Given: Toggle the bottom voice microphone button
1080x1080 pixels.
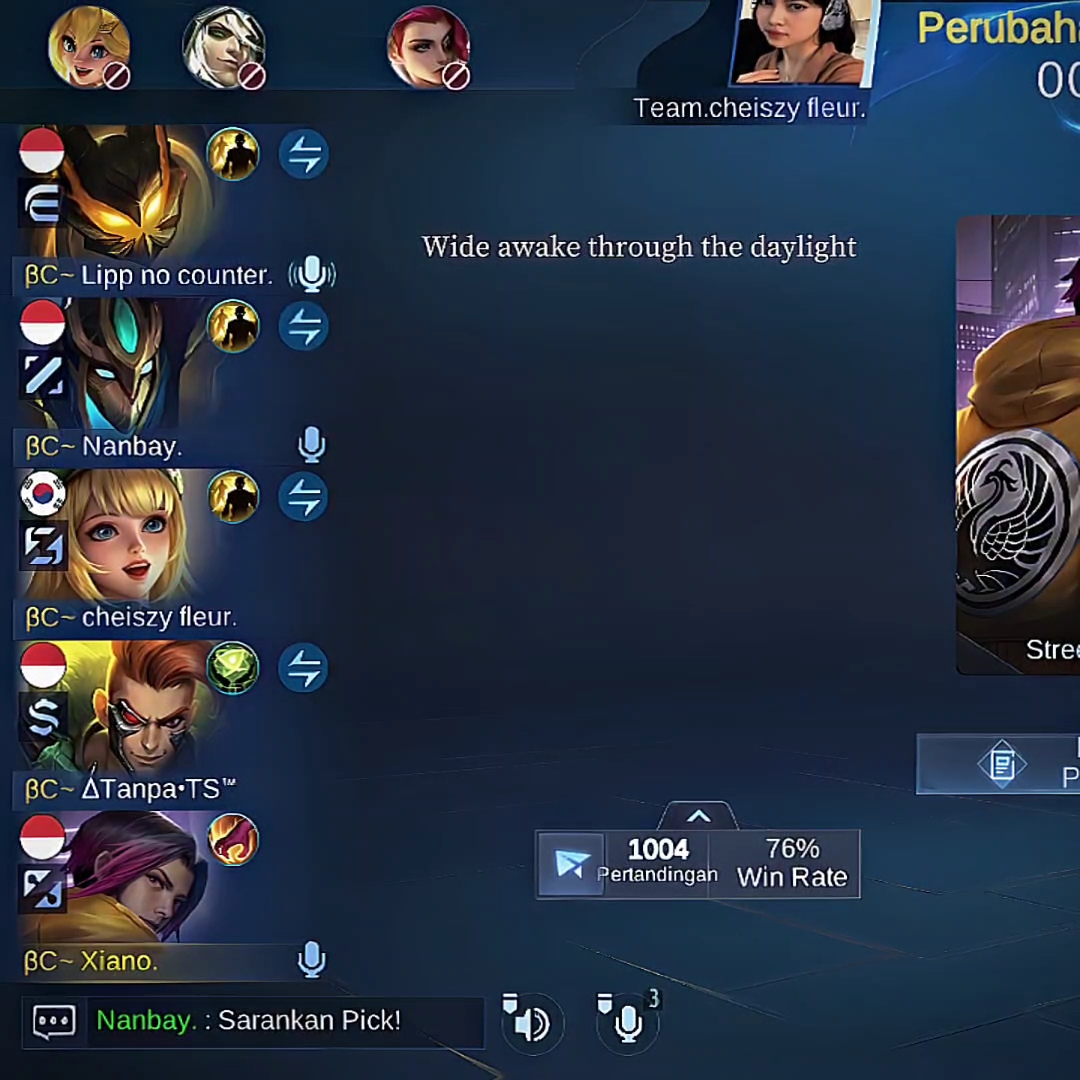Looking at the screenshot, I should tap(628, 1021).
